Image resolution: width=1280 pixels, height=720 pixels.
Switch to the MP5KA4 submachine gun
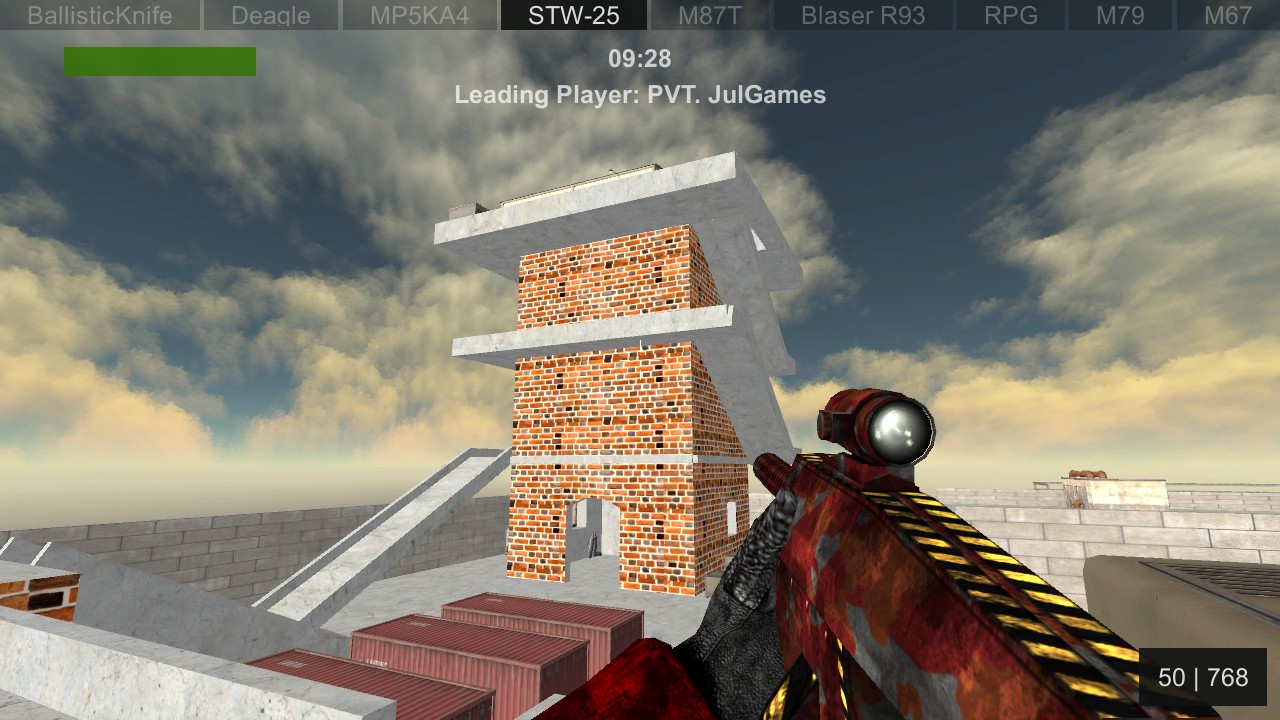click(x=419, y=14)
